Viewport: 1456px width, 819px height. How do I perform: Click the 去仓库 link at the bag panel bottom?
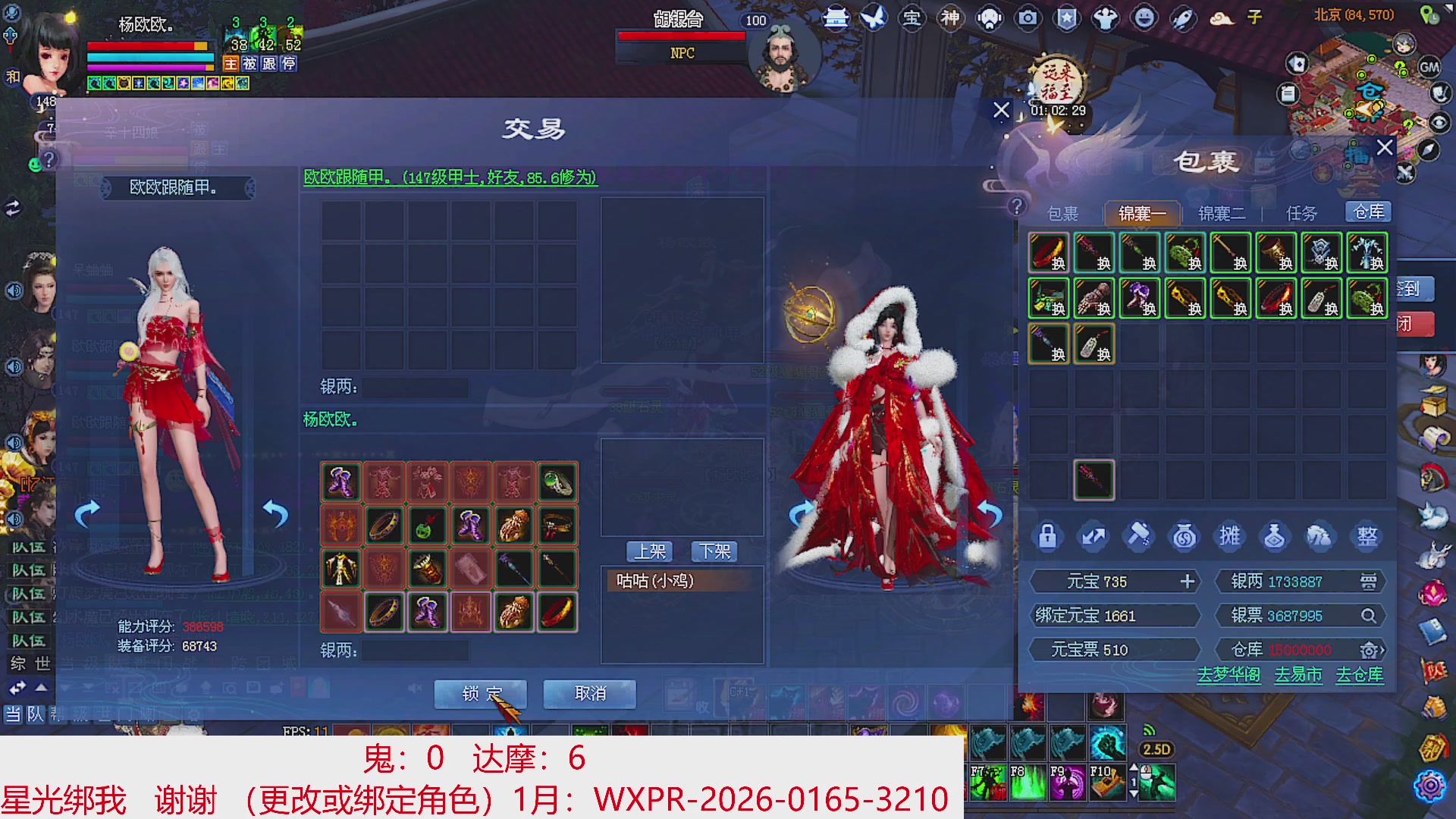[1358, 675]
